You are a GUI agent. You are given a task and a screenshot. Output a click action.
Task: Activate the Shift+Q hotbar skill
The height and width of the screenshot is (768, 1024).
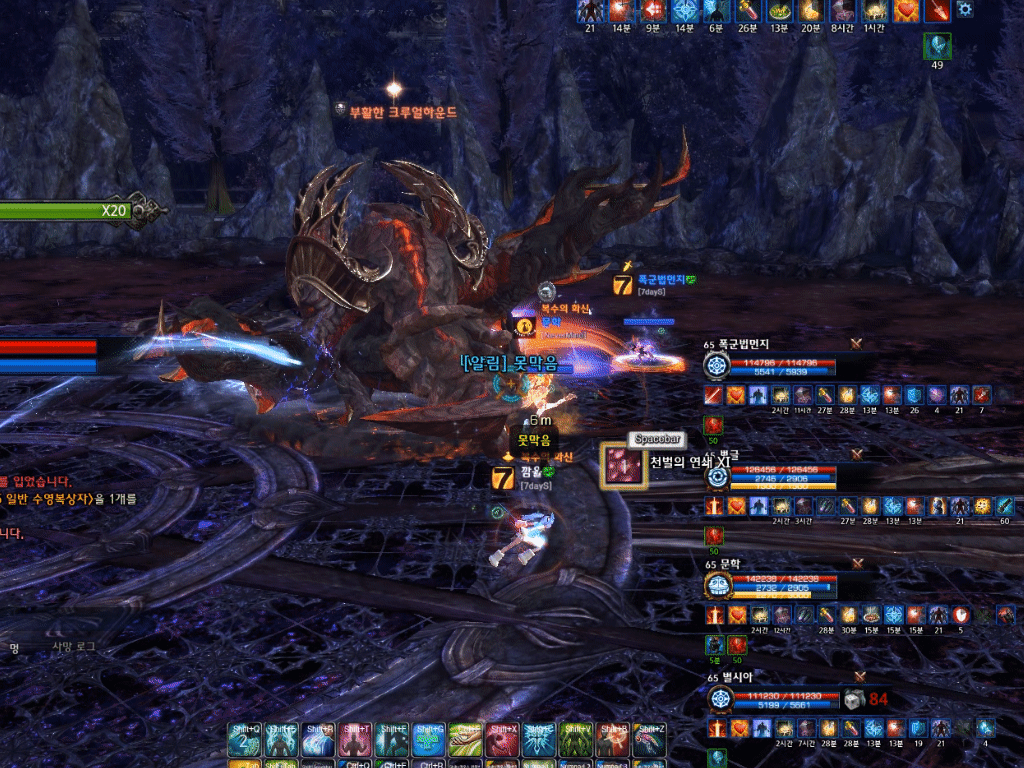pyautogui.click(x=246, y=740)
